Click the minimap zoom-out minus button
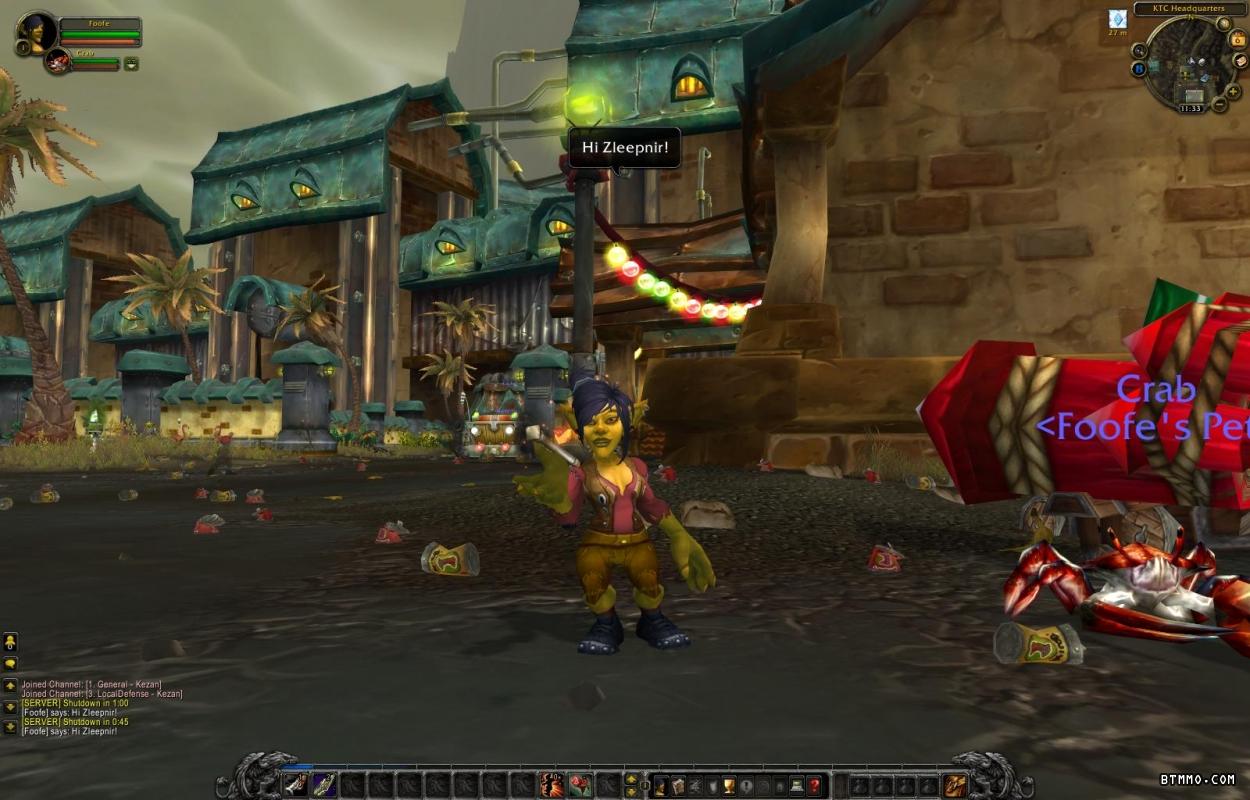1250x800 pixels. click(1220, 104)
